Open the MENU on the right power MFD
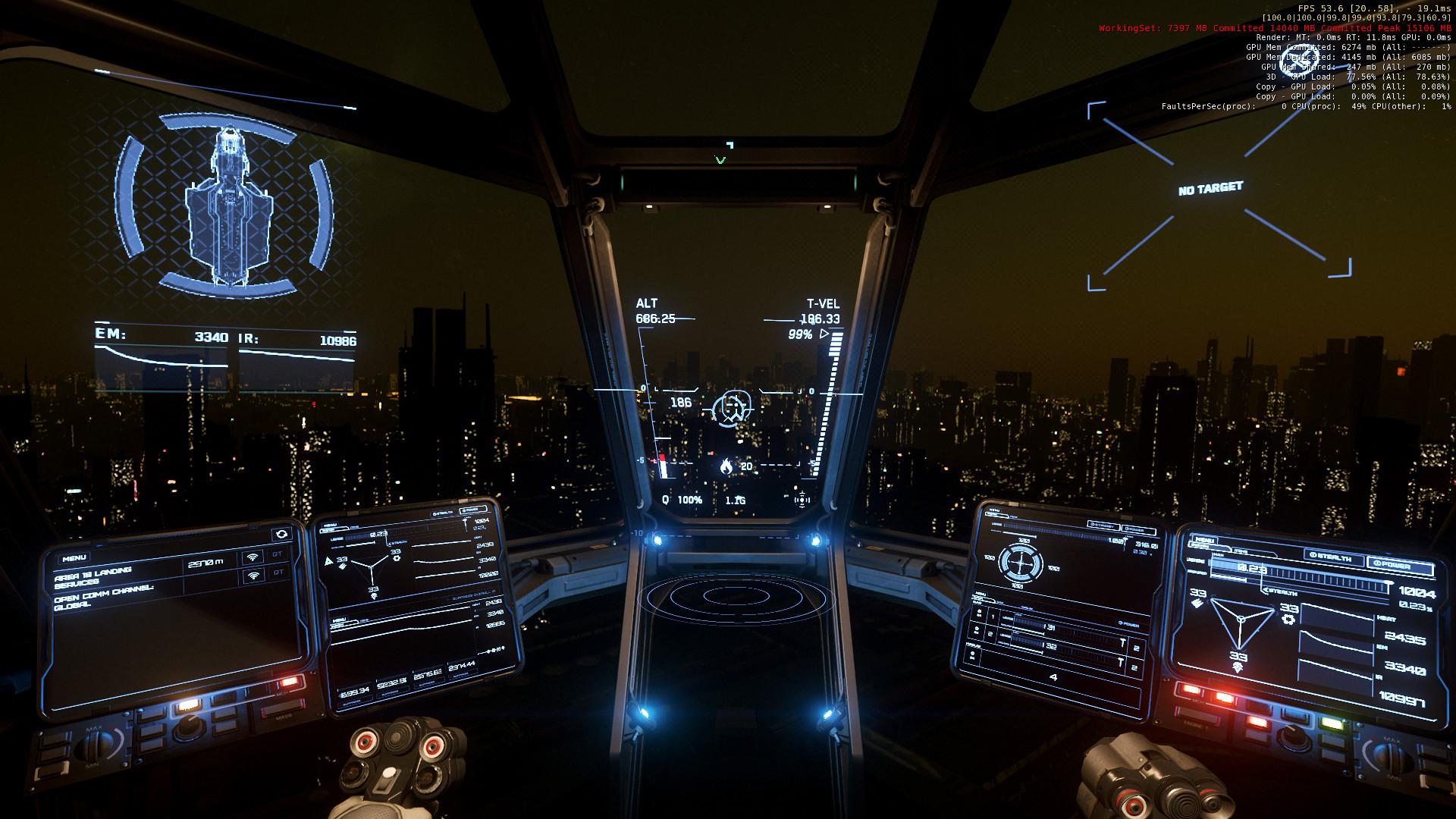The height and width of the screenshot is (819, 1456). point(1206,541)
